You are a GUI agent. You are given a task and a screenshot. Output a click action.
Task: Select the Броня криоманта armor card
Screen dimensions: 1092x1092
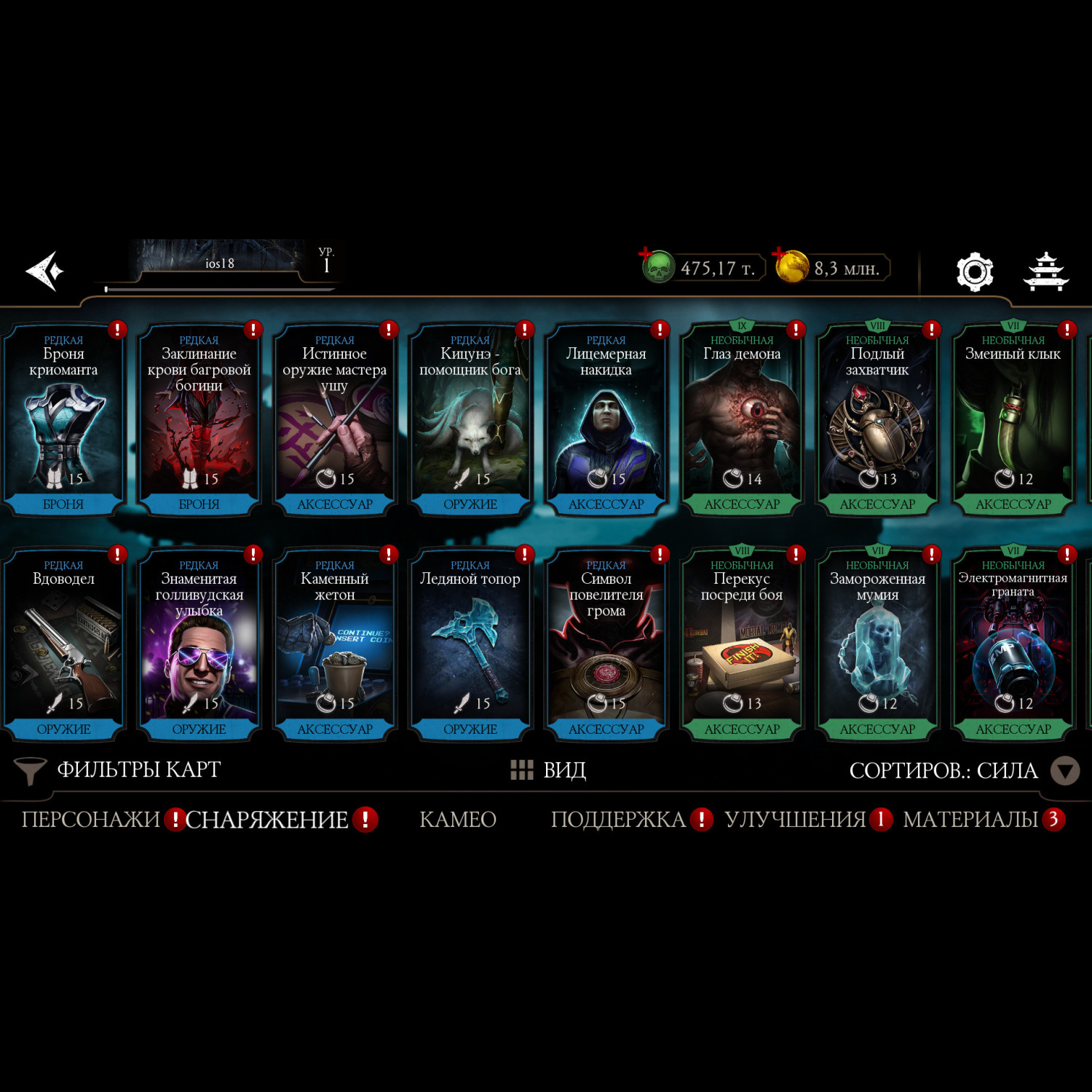pyautogui.click(x=63, y=420)
